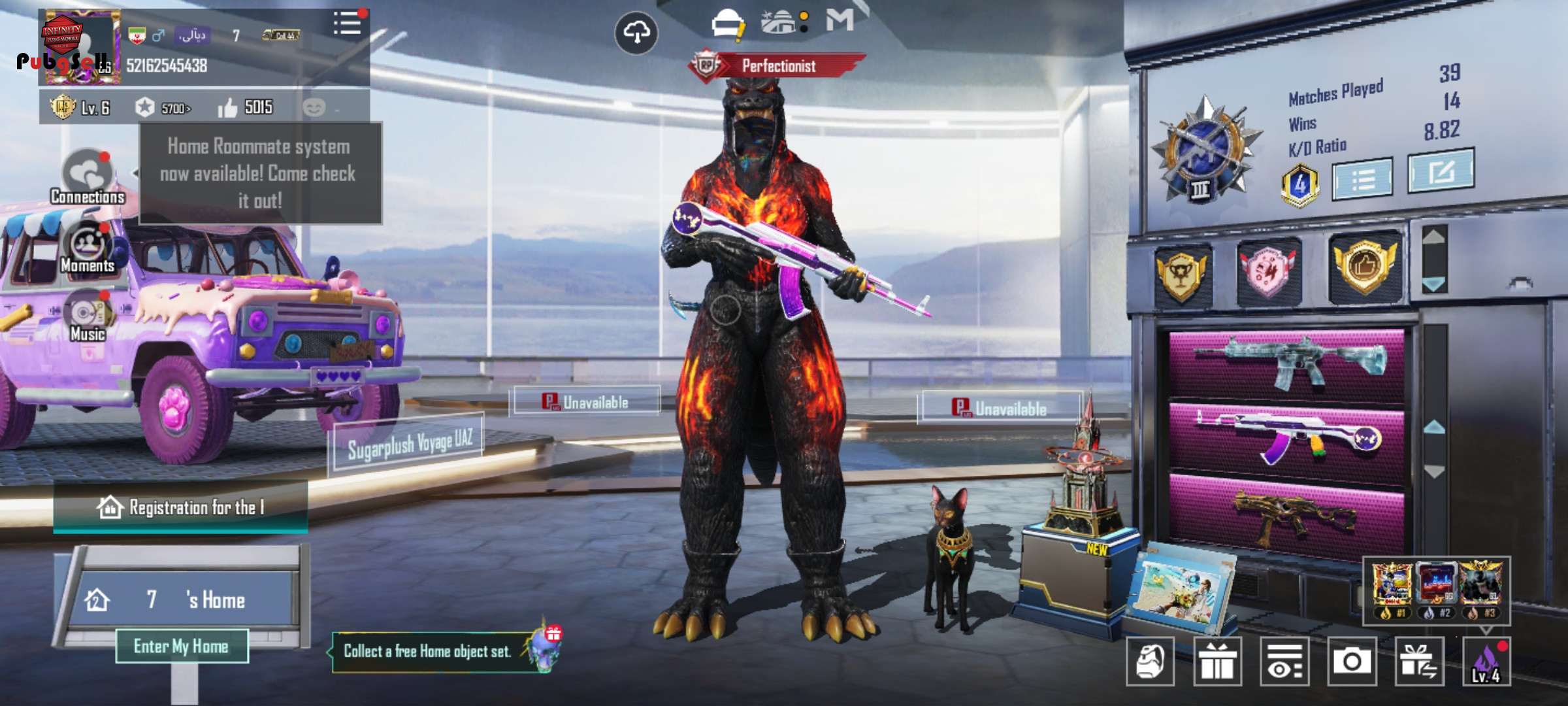Open the Registration for the home banner
This screenshot has height=706, width=1568.
pos(180,507)
